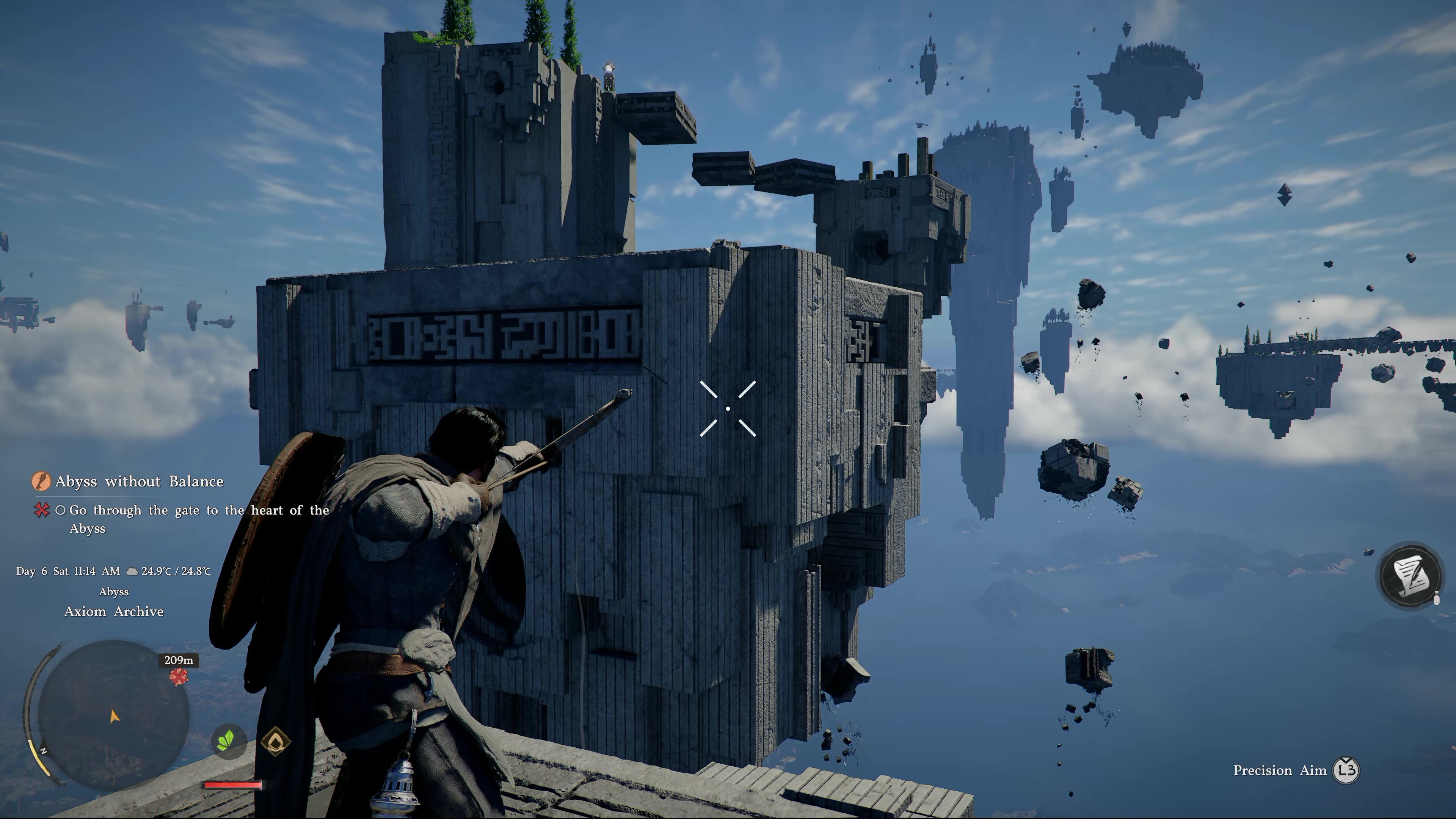1456x819 pixels.
Task: Open the circular minimap
Action: (113, 713)
